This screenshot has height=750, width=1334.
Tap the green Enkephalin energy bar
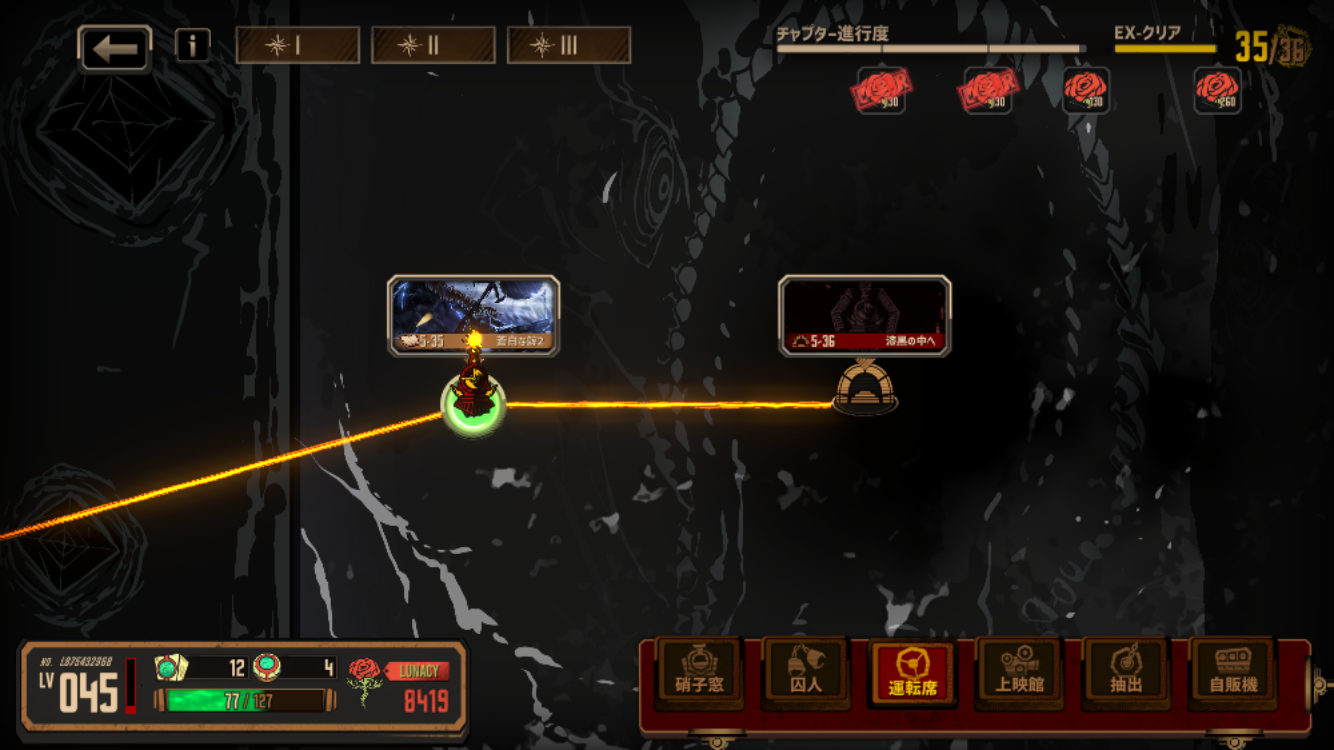240,700
